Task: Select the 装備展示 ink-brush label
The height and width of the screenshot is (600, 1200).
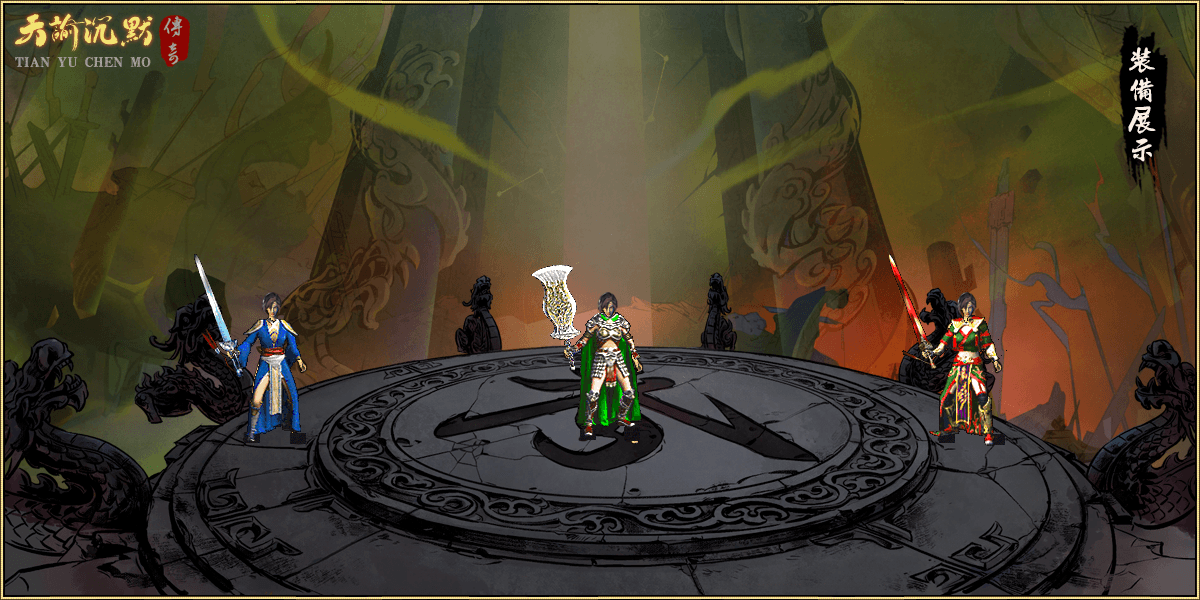Action: 1142,105
